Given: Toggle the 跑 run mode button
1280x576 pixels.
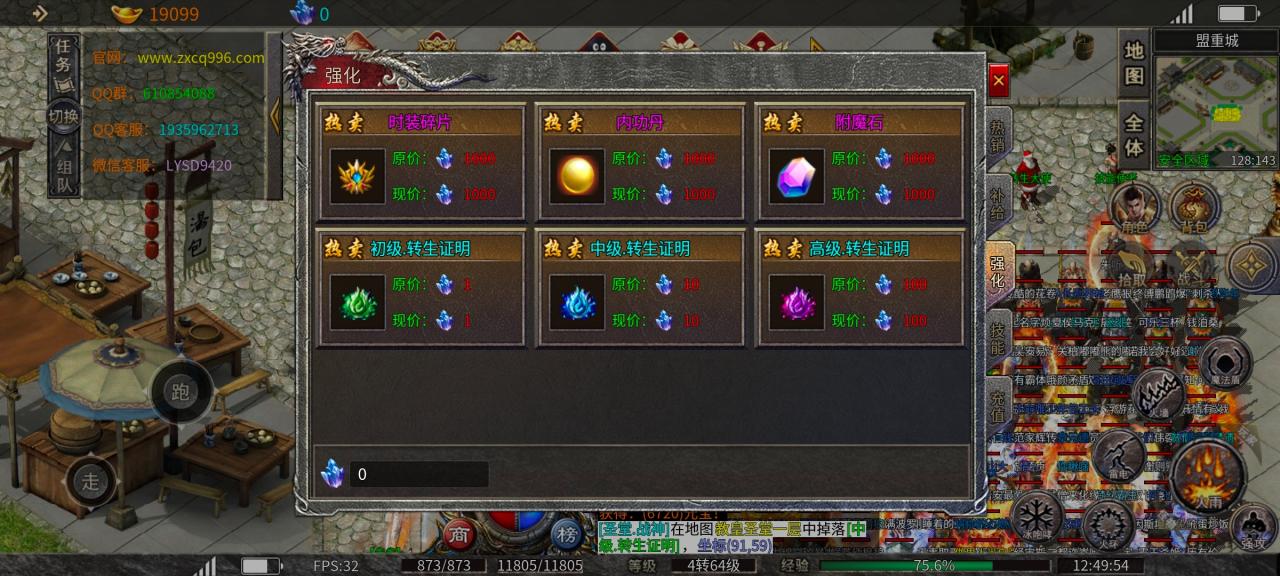Looking at the screenshot, I should tap(181, 391).
